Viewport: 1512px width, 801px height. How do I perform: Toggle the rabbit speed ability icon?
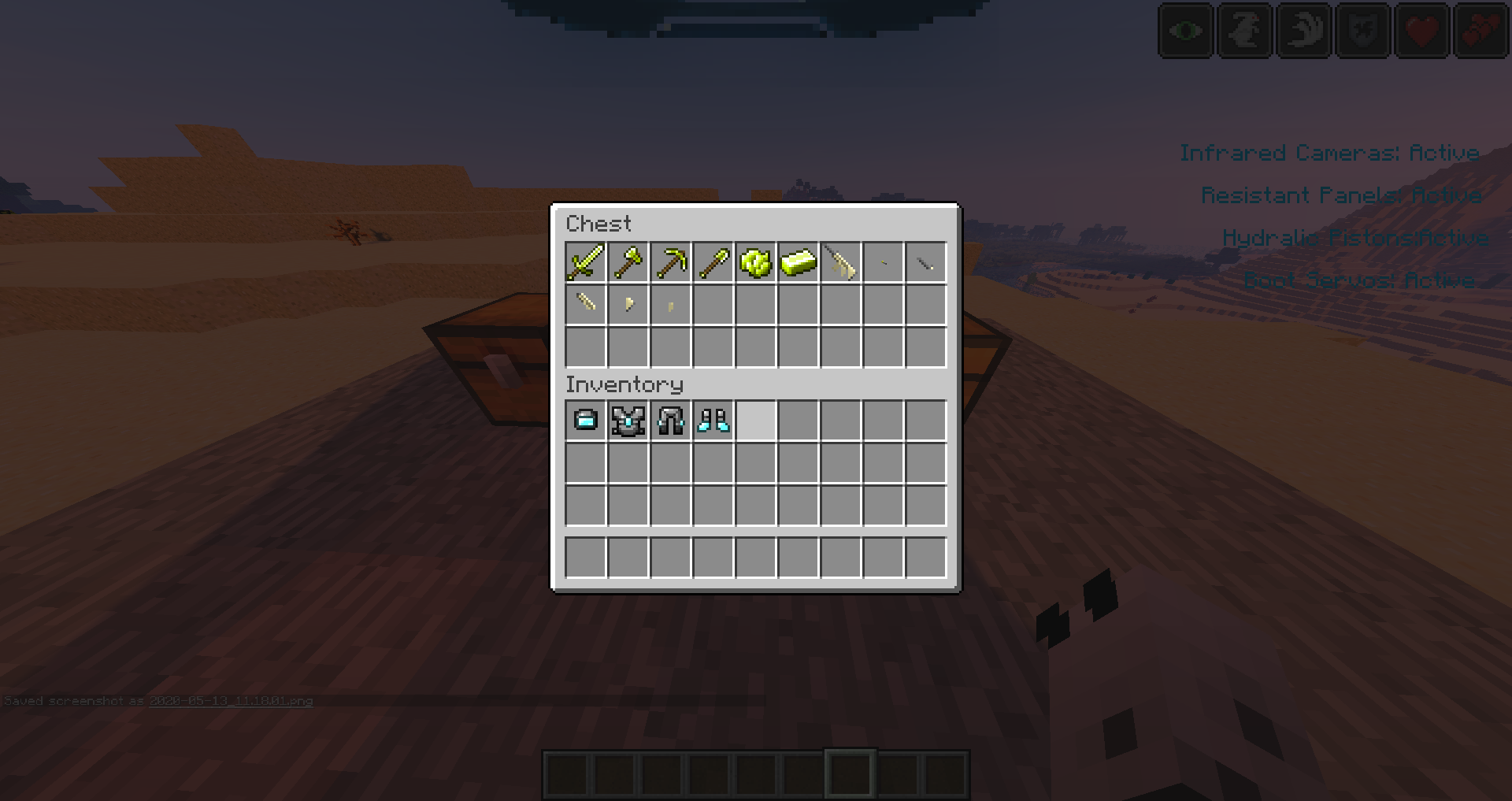[1244, 31]
